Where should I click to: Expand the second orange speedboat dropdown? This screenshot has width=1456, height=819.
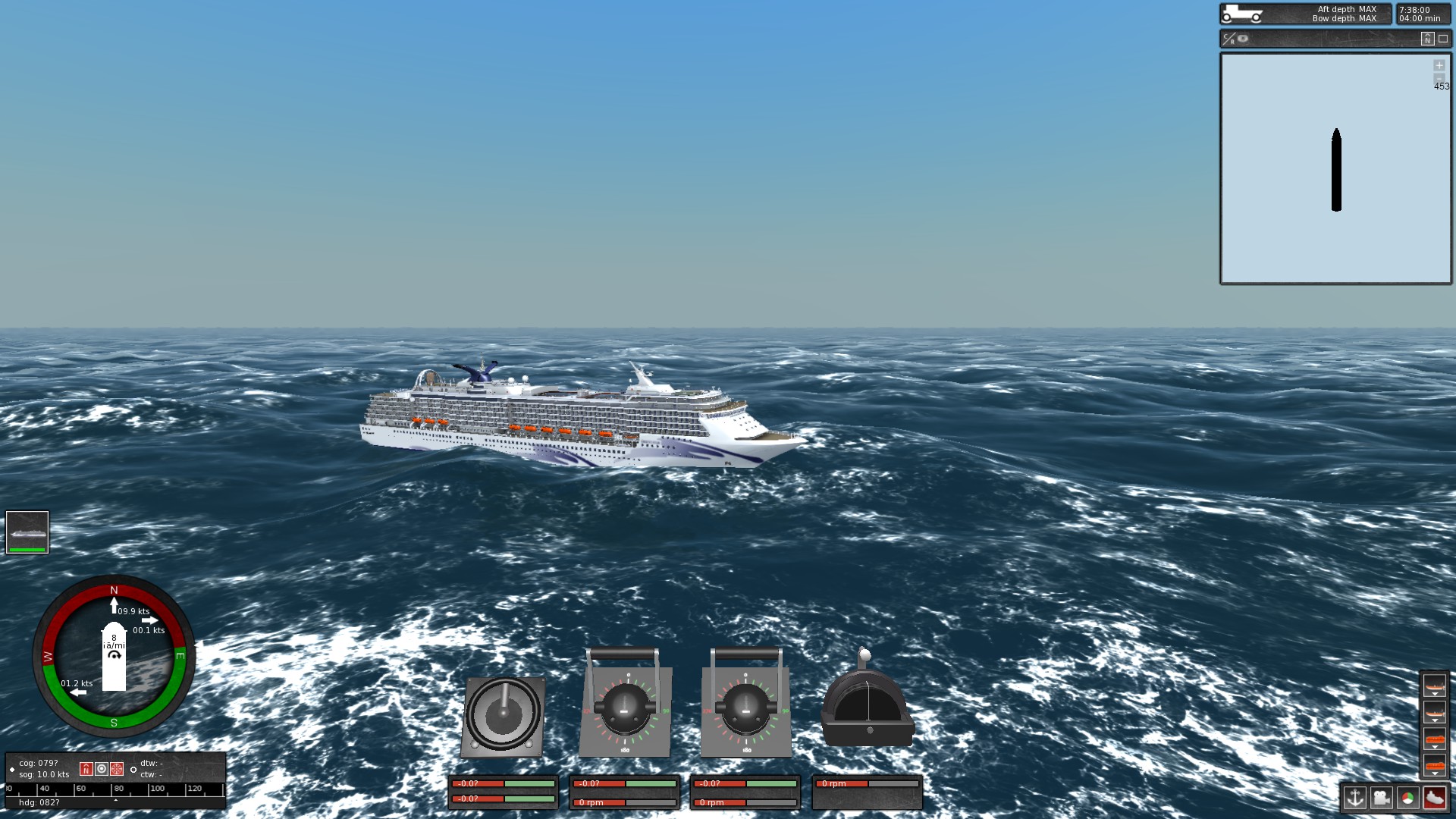pos(1435,720)
